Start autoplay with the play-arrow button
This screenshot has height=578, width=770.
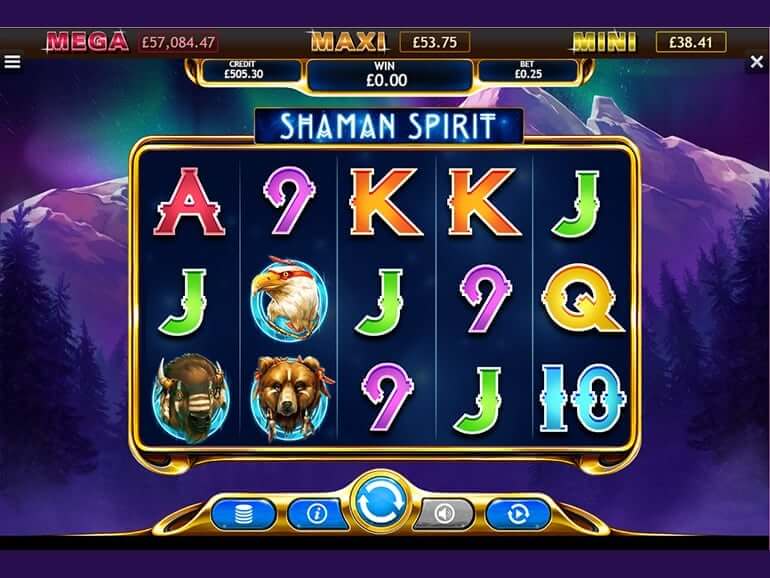[x=518, y=514]
